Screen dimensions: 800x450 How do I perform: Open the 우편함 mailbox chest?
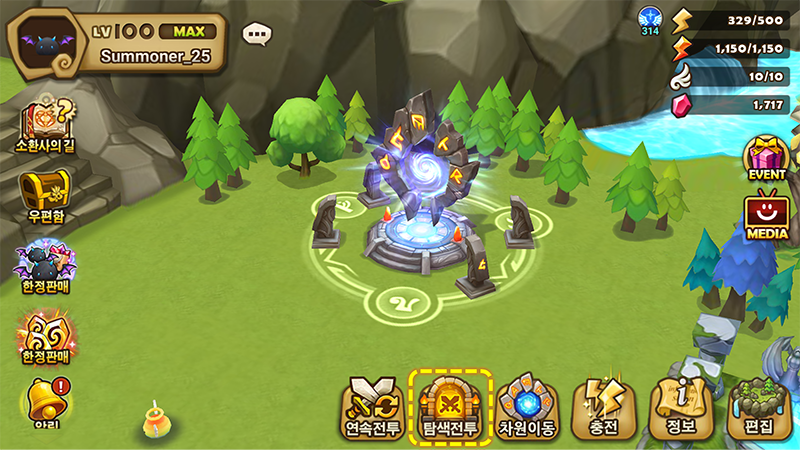(x=45, y=195)
